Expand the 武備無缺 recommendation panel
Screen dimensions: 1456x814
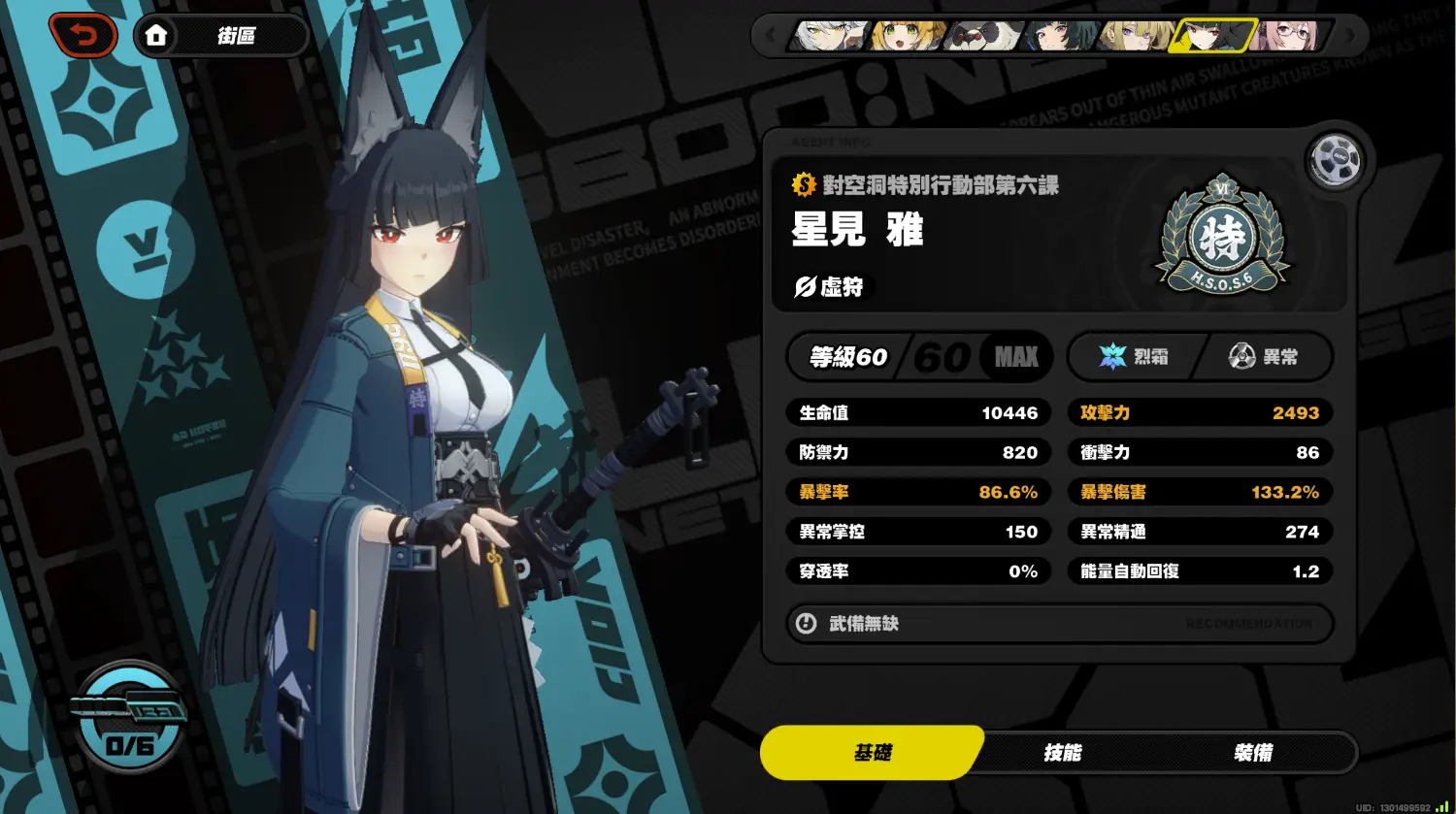tap(1060, 624)
